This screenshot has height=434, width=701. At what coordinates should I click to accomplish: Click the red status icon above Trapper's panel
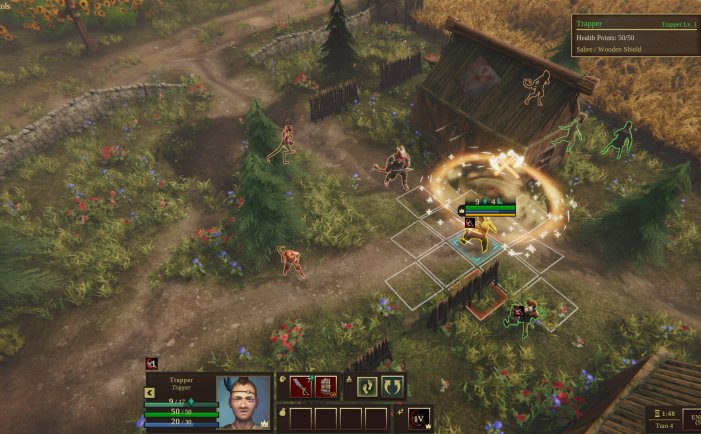tap(152, 364)
